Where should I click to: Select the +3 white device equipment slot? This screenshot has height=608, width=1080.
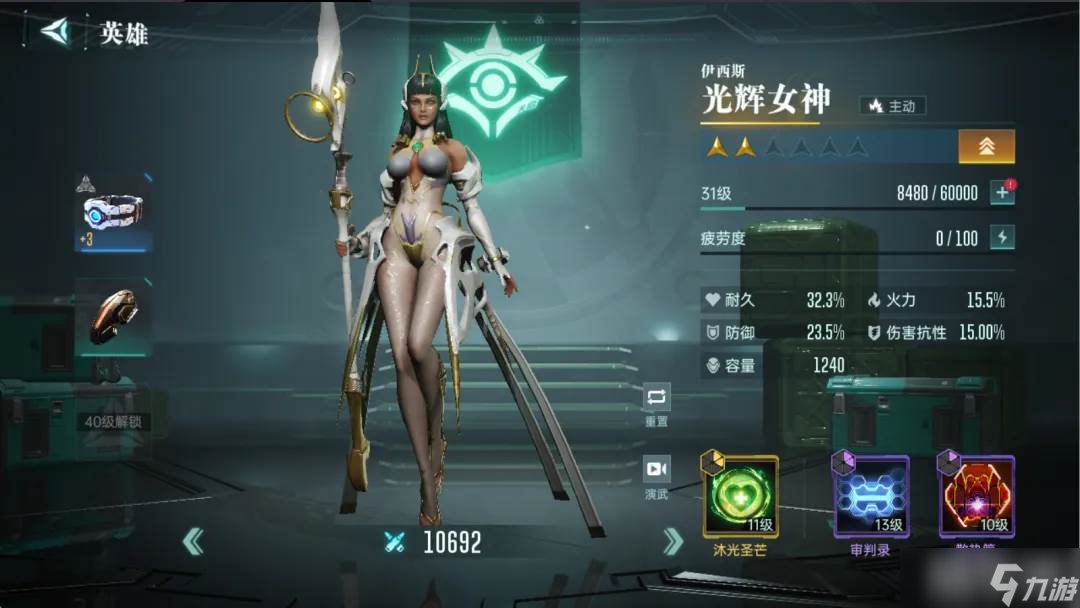tap(113, 213)
